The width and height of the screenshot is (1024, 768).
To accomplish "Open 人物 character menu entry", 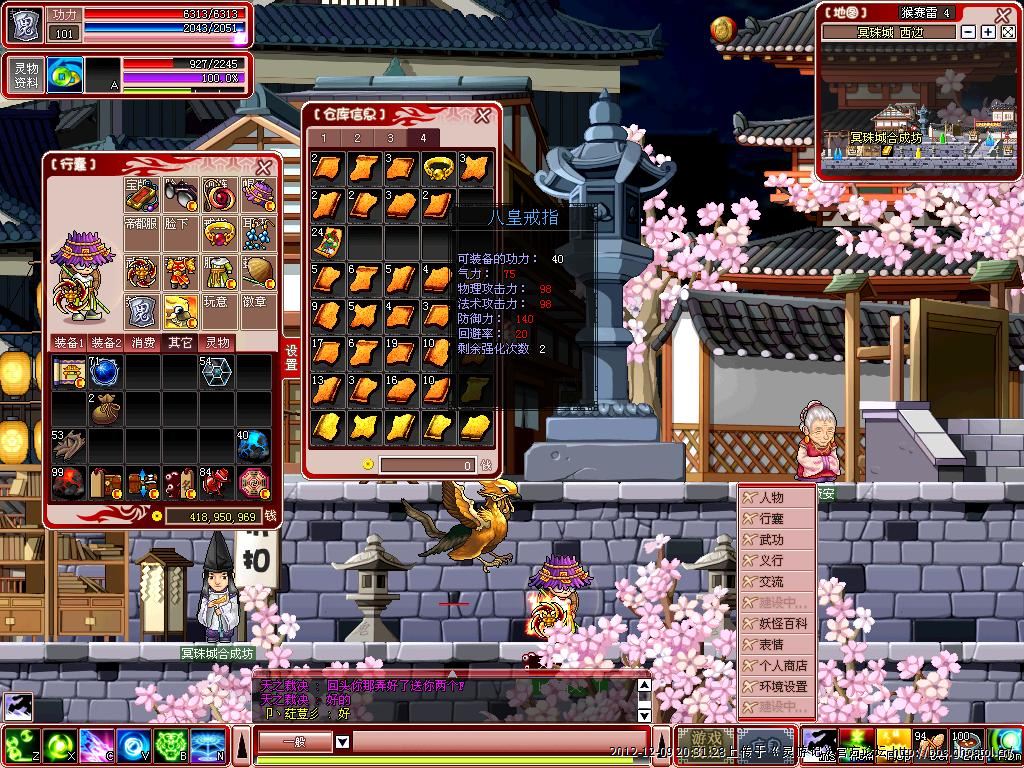I will click(x=772, y=497).
